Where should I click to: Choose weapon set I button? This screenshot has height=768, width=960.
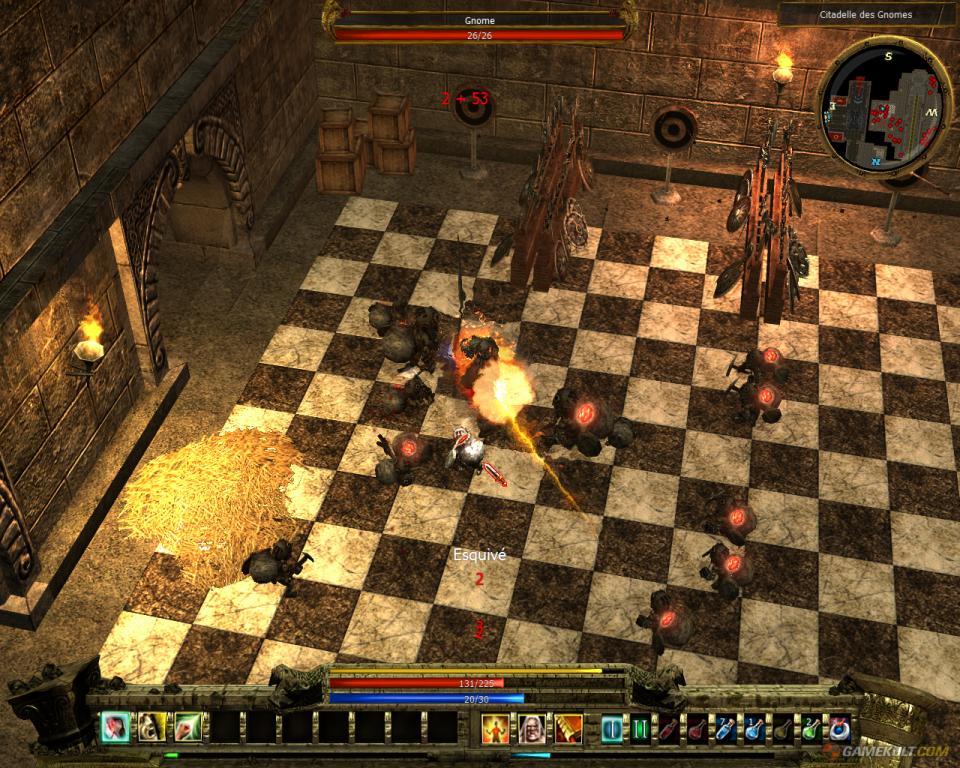[611, 729]
